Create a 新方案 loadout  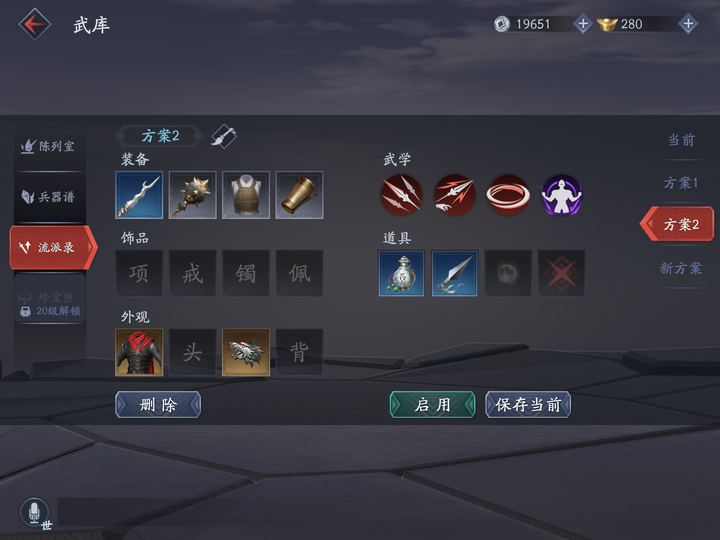(x=681, y=268)
